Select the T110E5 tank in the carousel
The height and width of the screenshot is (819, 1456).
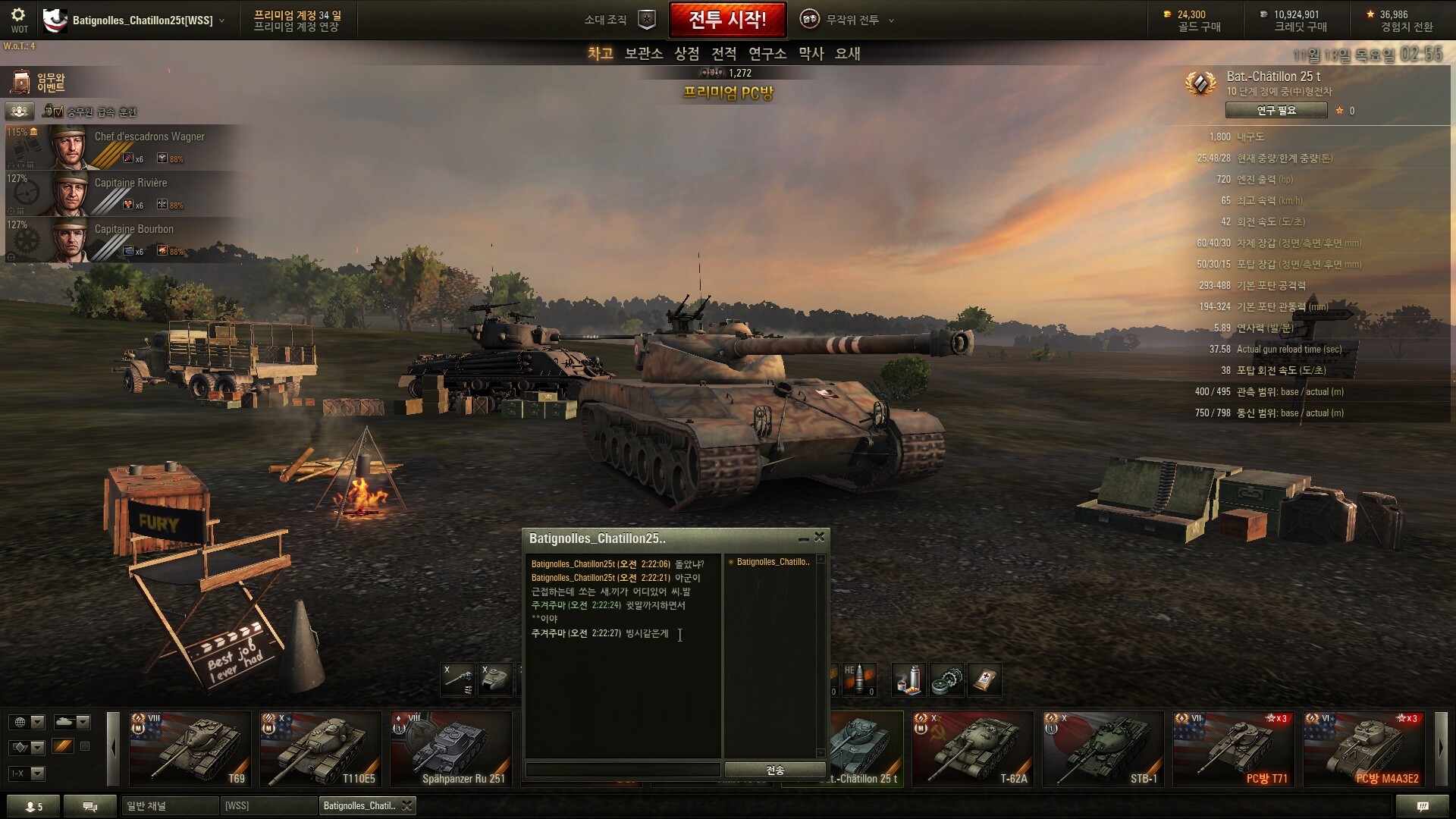320,748
